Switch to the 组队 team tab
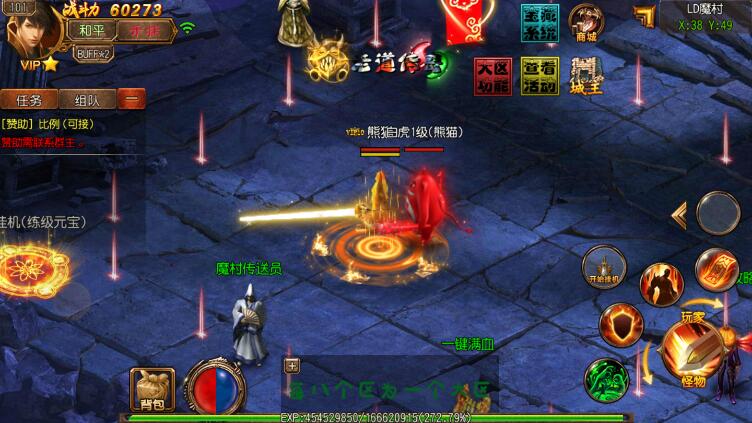Screen dimensions: 752x423 click(86, 100)
